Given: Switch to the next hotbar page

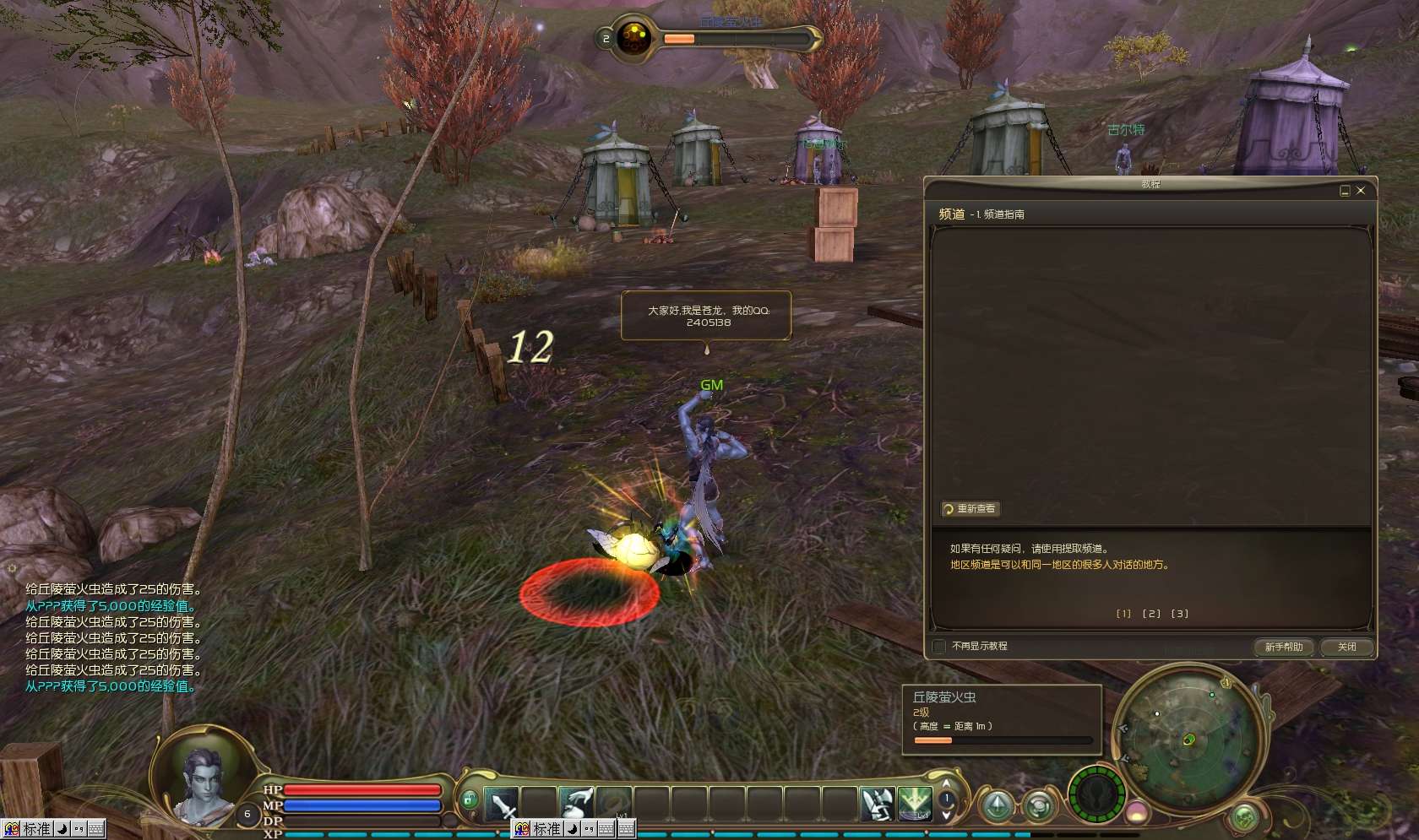Looking at the screenshot, I should click(947, 816).
